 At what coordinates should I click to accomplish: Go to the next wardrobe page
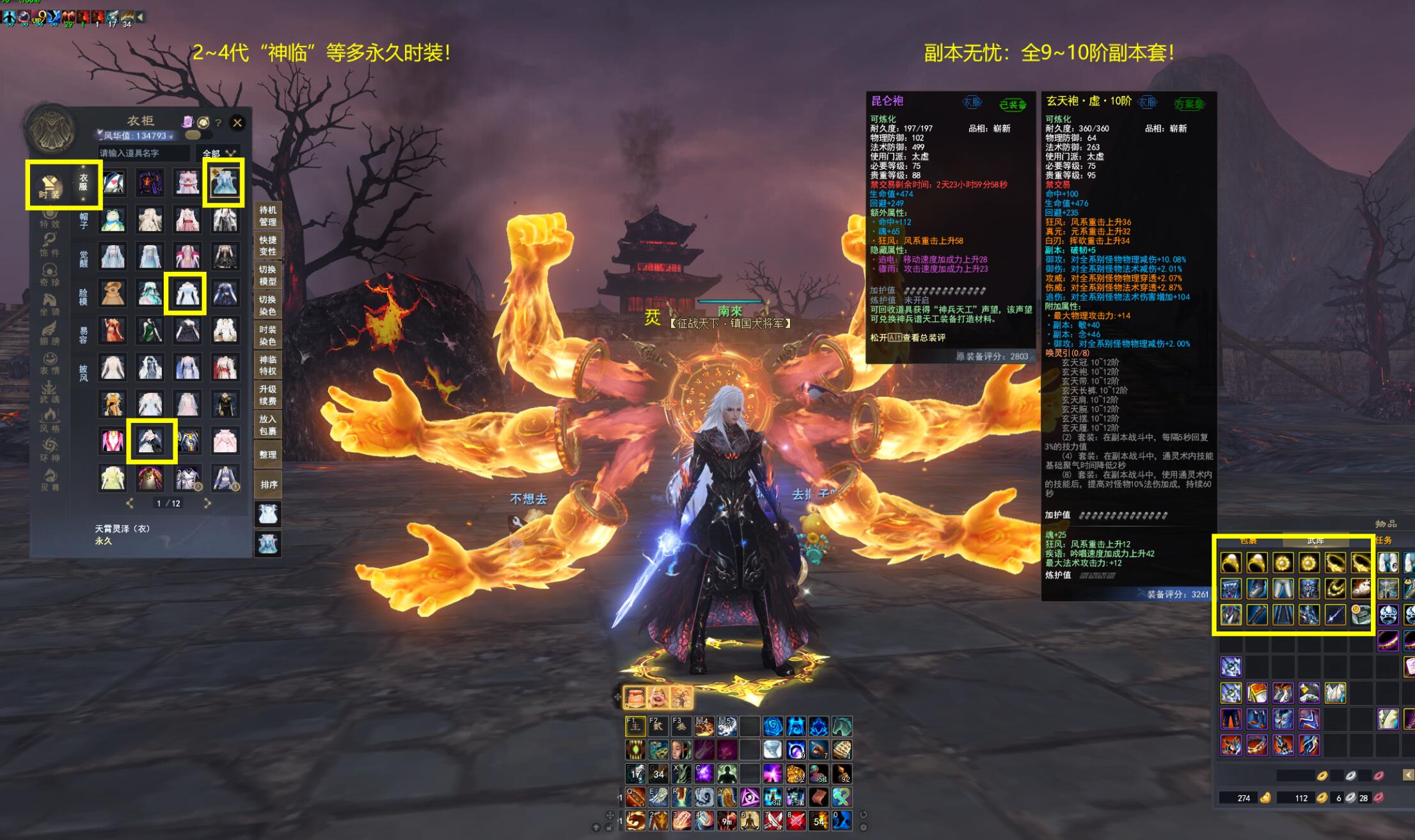[207, 503]
